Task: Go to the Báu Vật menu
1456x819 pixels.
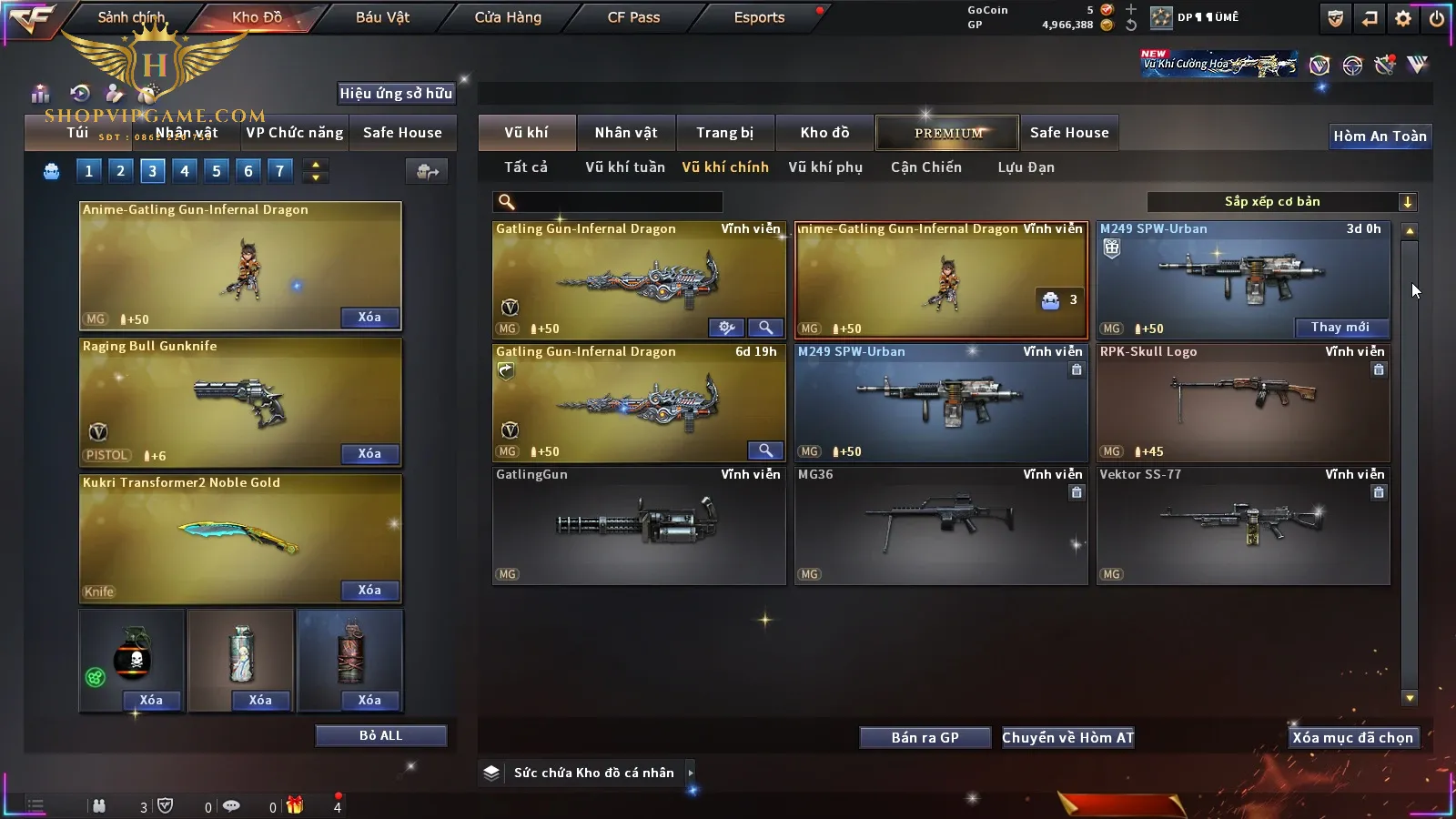Action: point(382,17)
